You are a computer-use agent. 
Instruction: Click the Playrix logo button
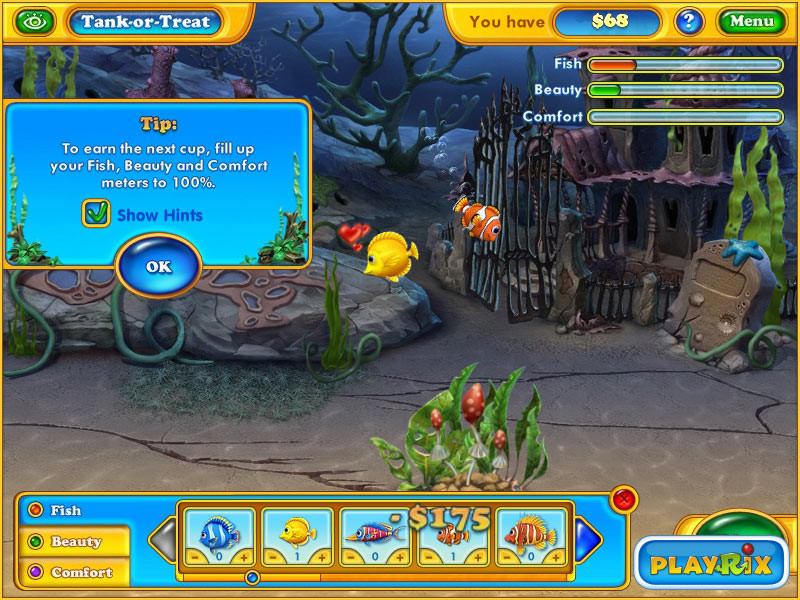[710, 564]
